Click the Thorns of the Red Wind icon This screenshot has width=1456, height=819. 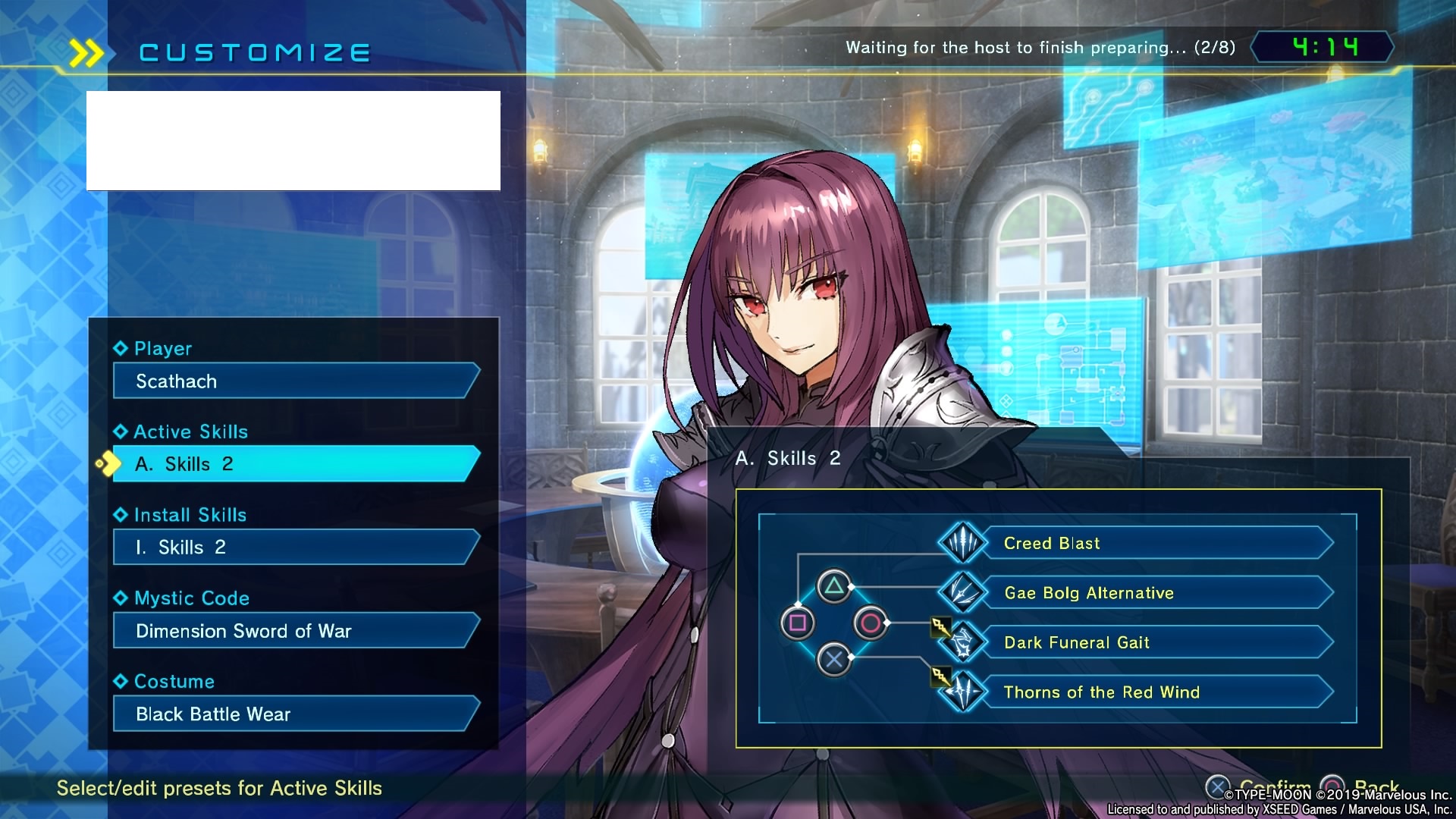pyautogui.click(x=962, y=692)
